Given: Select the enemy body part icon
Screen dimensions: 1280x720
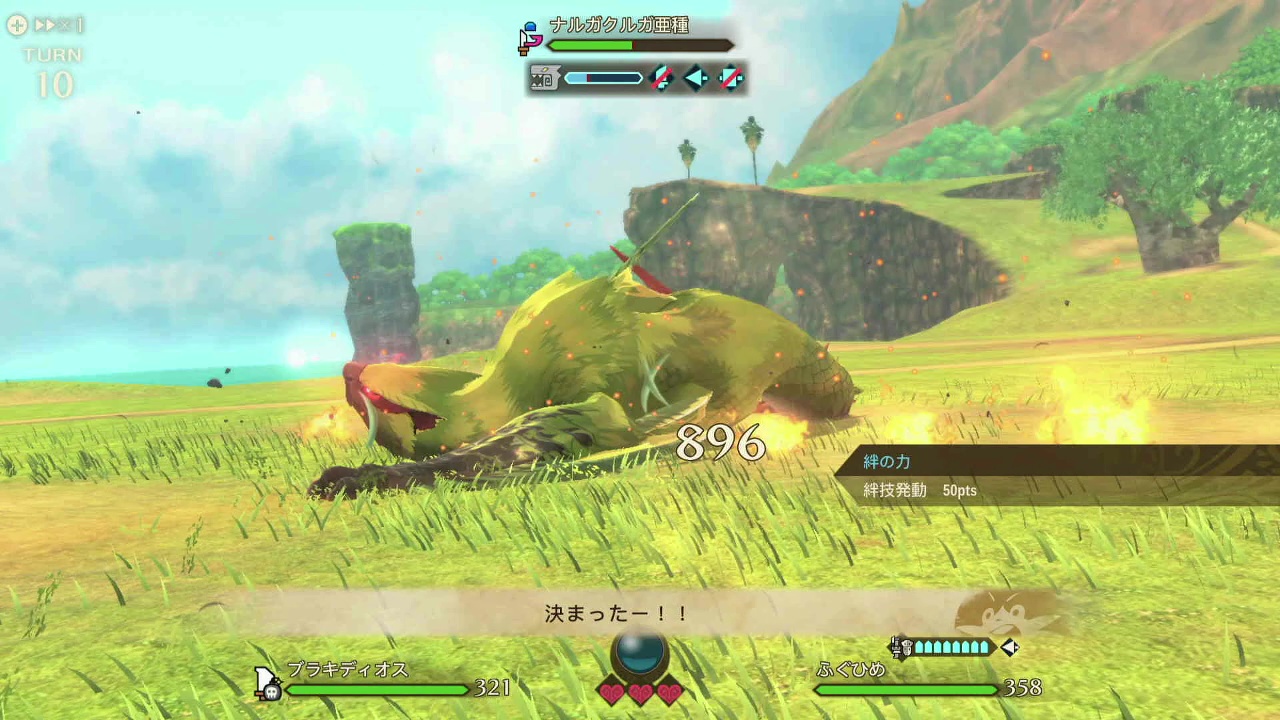Looking at the screenshot, I should (x=544, y=78).
